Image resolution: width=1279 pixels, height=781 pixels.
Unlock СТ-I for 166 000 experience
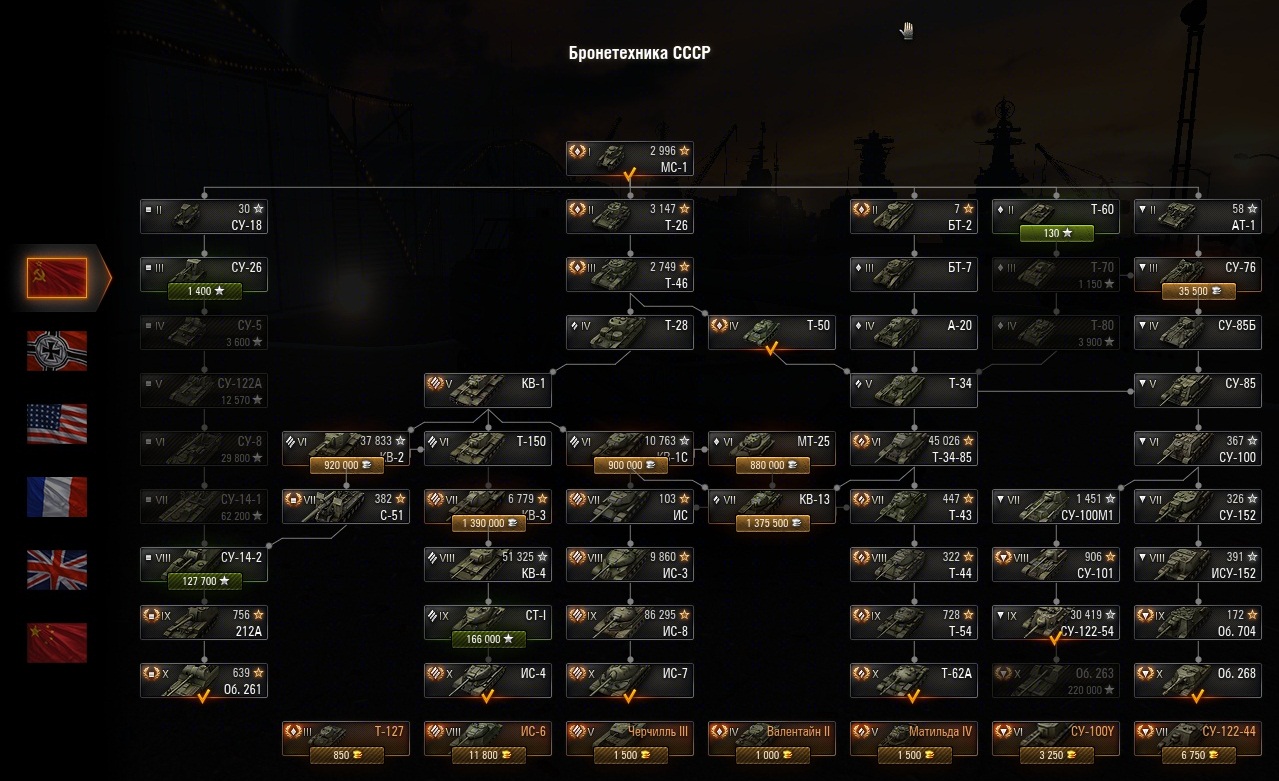[487, 639]
